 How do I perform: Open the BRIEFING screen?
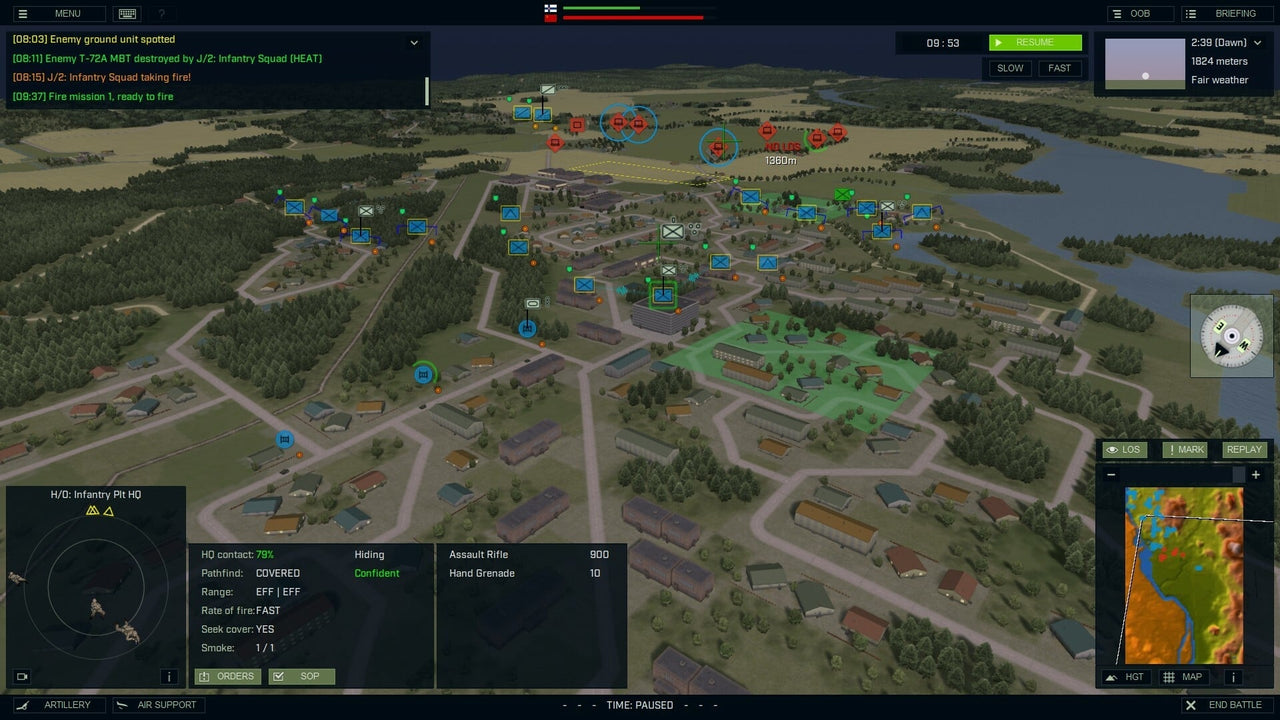point(1225,13)
